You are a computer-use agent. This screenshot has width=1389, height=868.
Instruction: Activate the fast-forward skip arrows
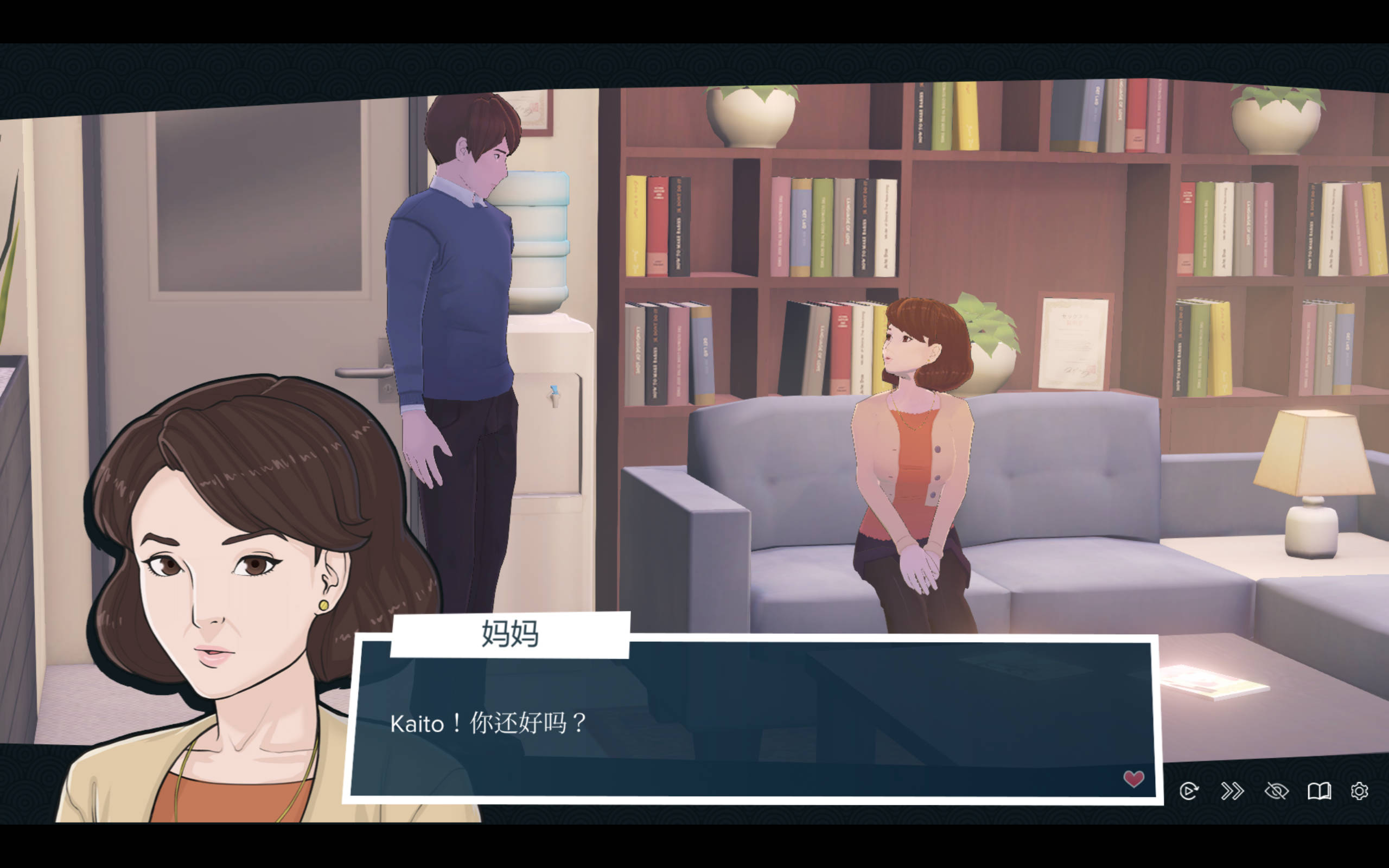[1232, 791]
